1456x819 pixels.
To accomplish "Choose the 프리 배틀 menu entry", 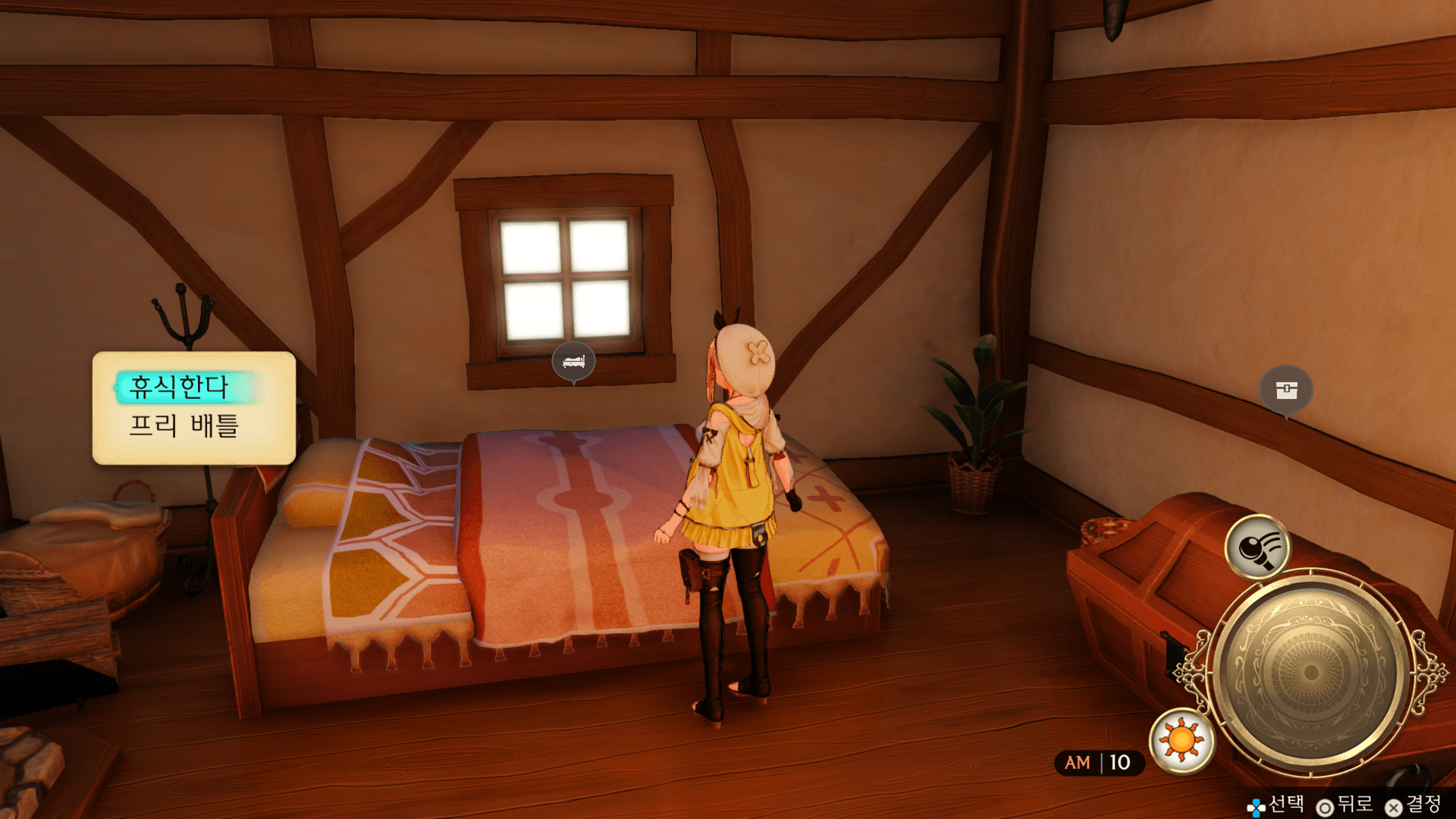I will click(x=184, y=425).
